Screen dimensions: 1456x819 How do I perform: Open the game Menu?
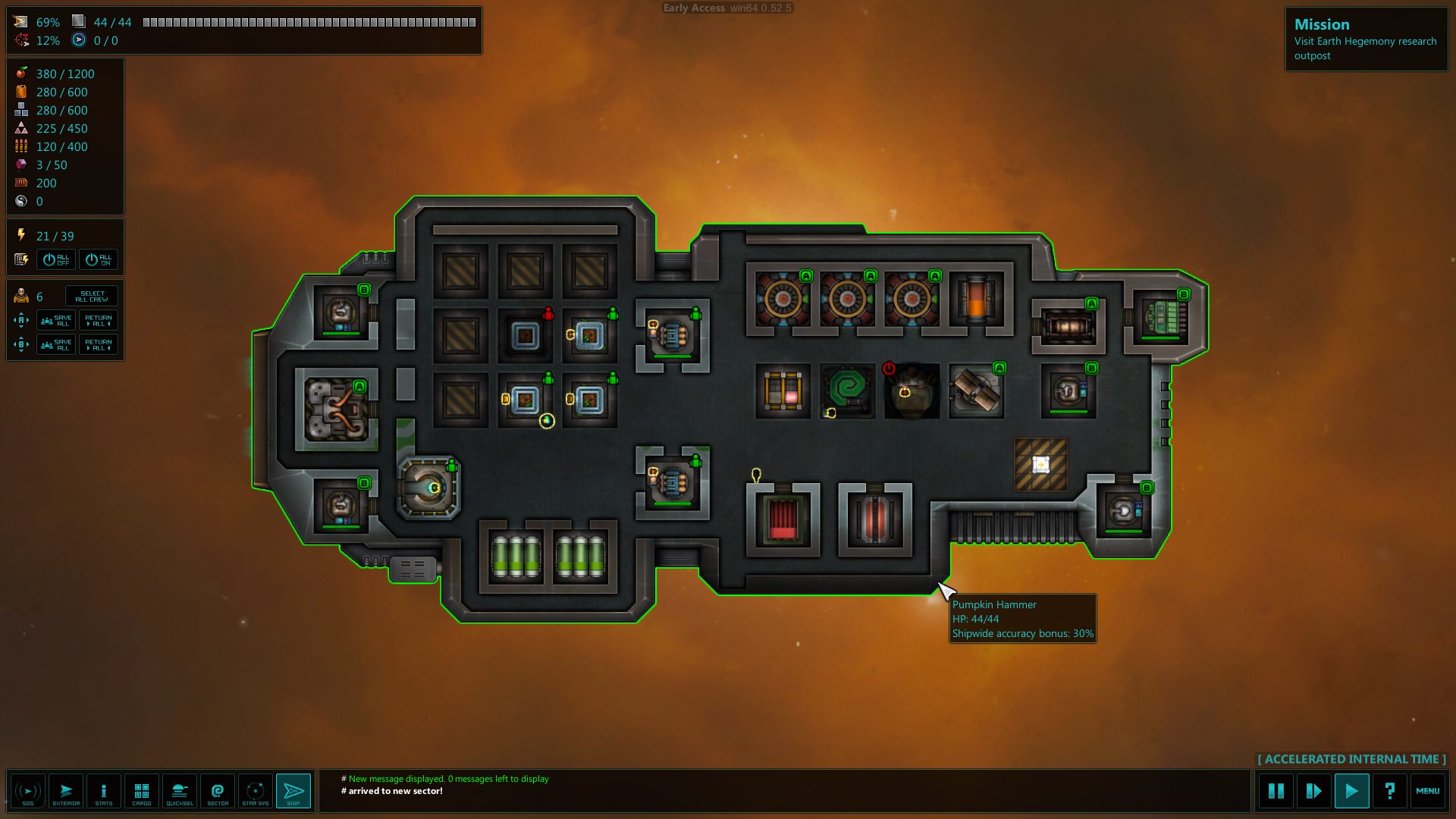pyautogui.click(x=1427, y=792)
